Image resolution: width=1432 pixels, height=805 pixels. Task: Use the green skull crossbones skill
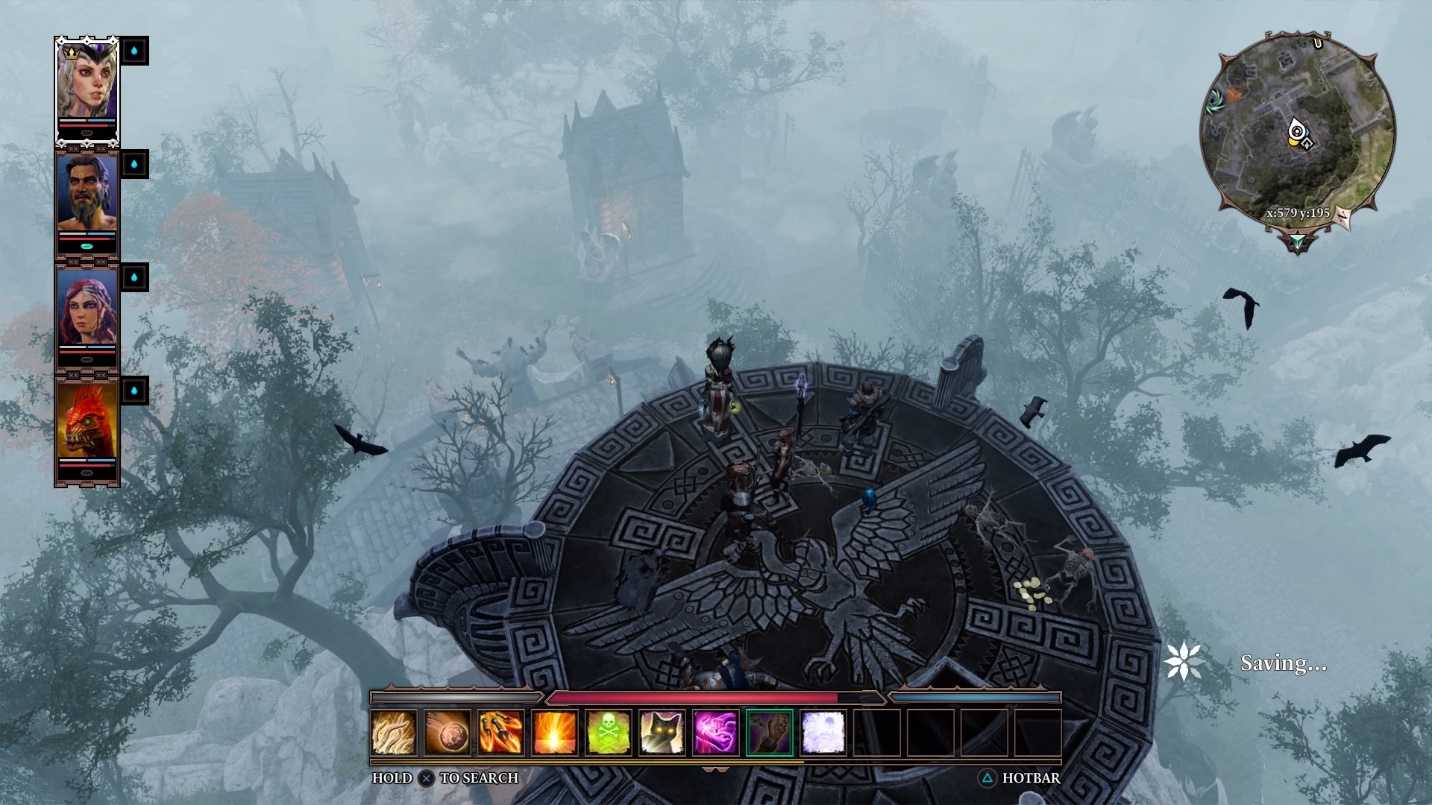pos(609,732)
